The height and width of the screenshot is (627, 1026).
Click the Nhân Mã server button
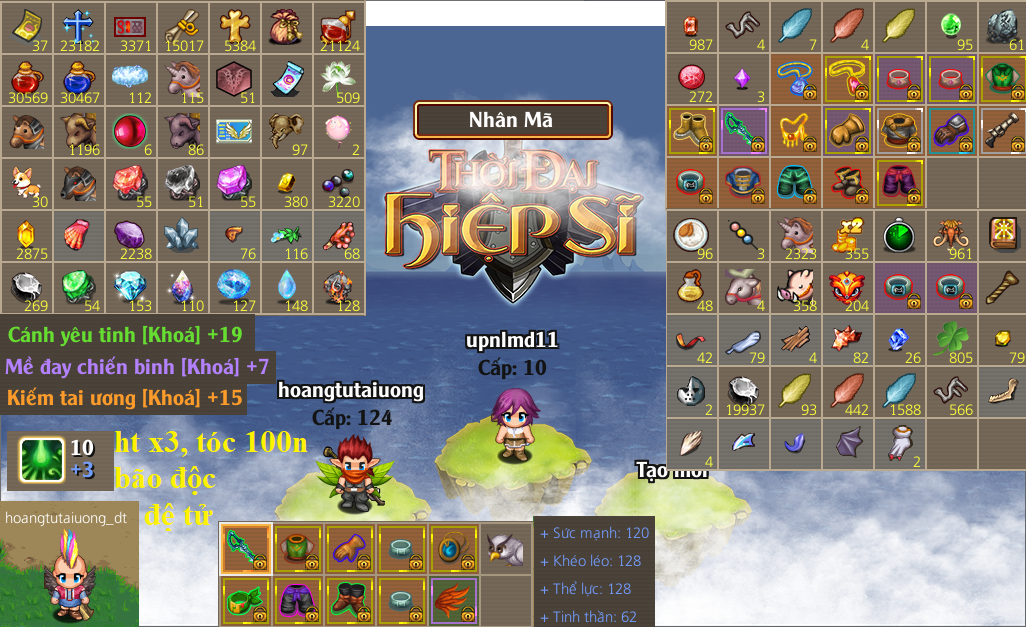tap(512, 120)
